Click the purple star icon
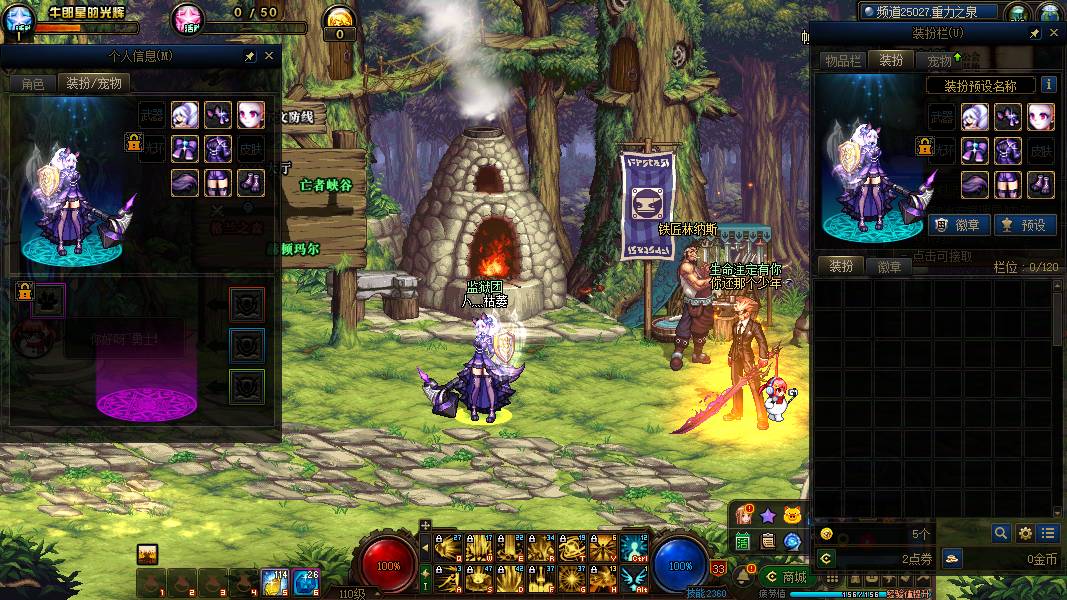The image size is (1067, 600). pos(767,516)
